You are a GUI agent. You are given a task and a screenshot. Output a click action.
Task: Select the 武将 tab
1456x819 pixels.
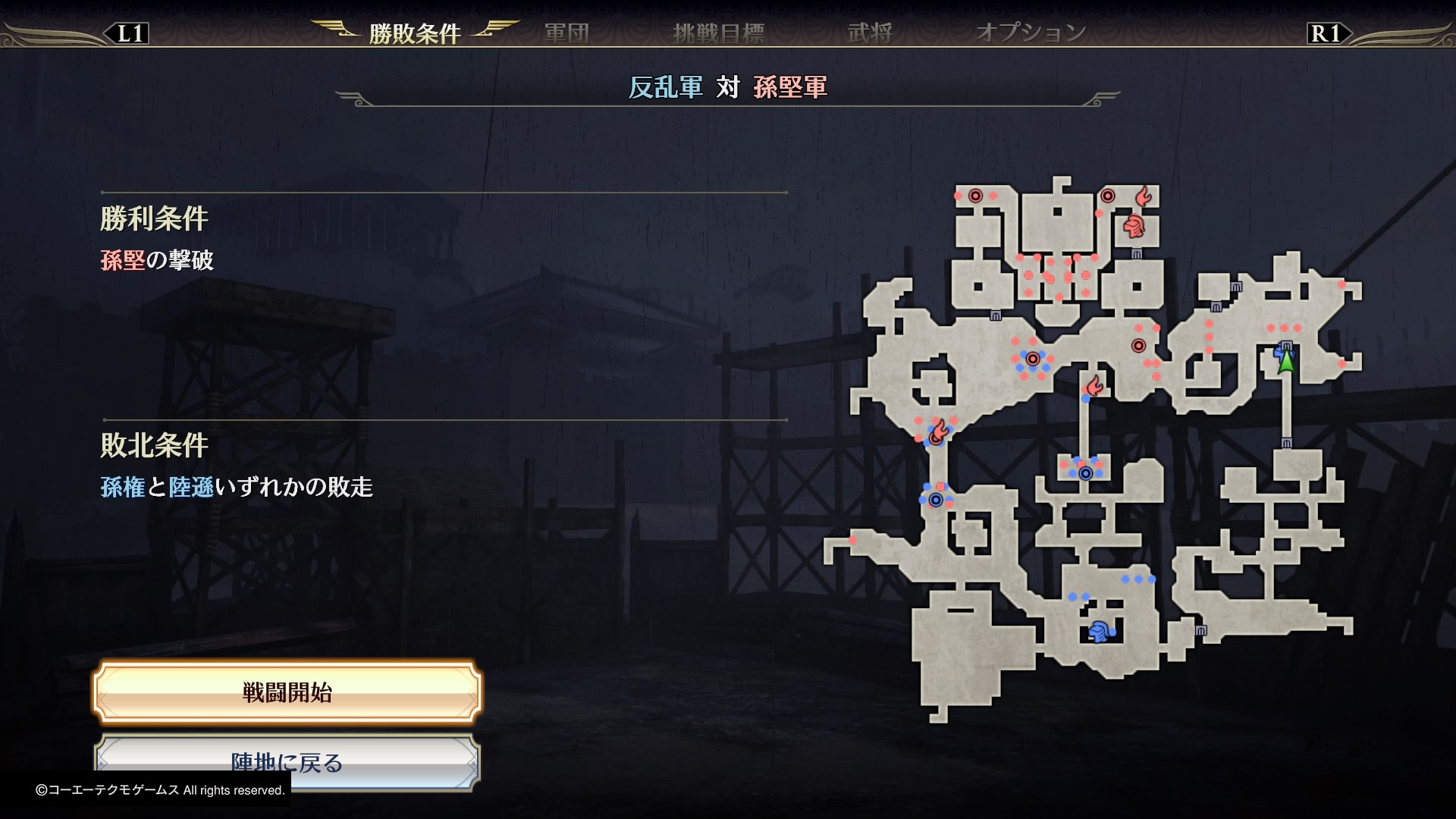(872, 33)
